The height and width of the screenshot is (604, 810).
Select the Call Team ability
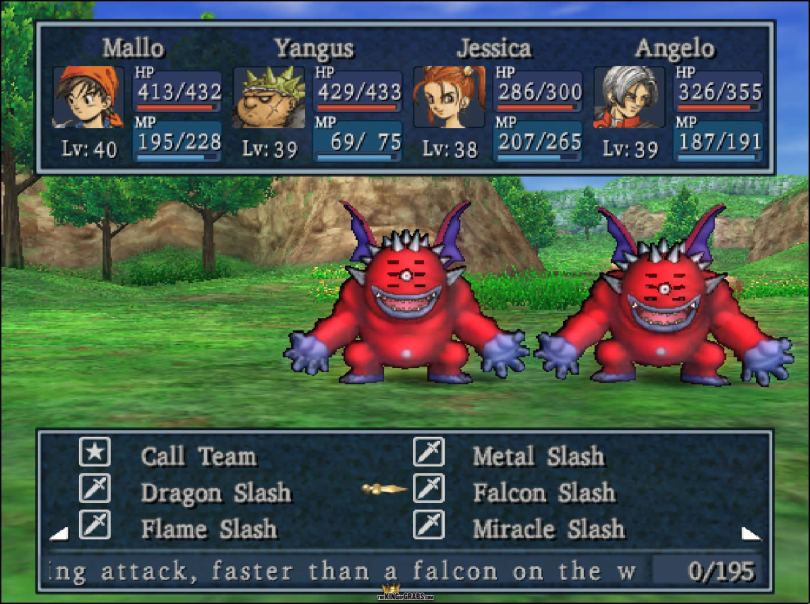pyautogui.click(x=198, y=457)
